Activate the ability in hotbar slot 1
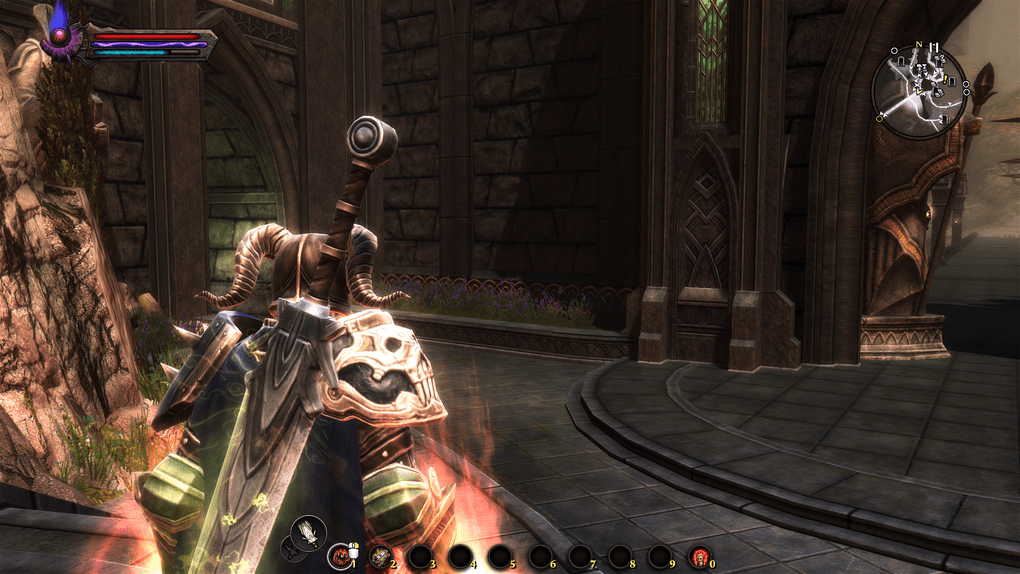Viewport: 1020px width, 574px height. [340, 556]
